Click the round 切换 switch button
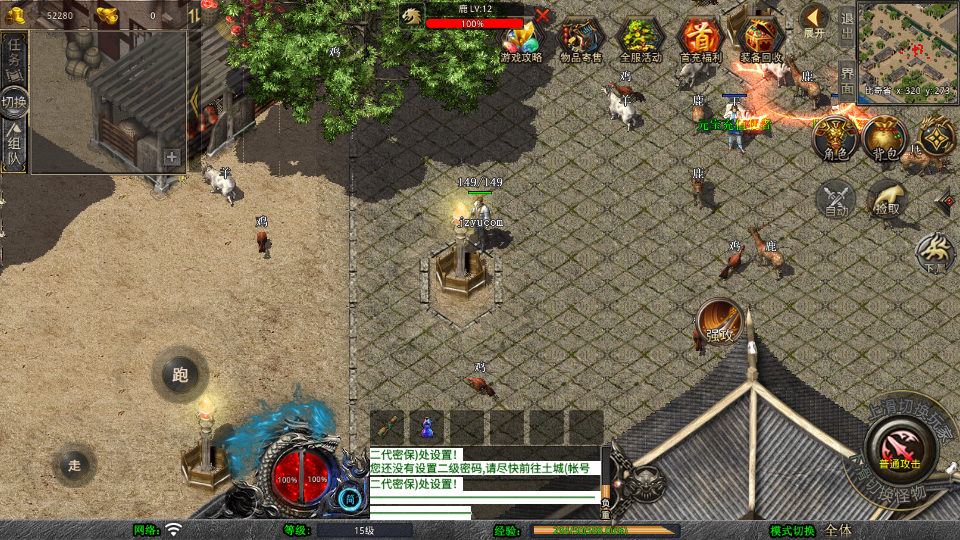The image size is (960, 540). coord(14,102)
